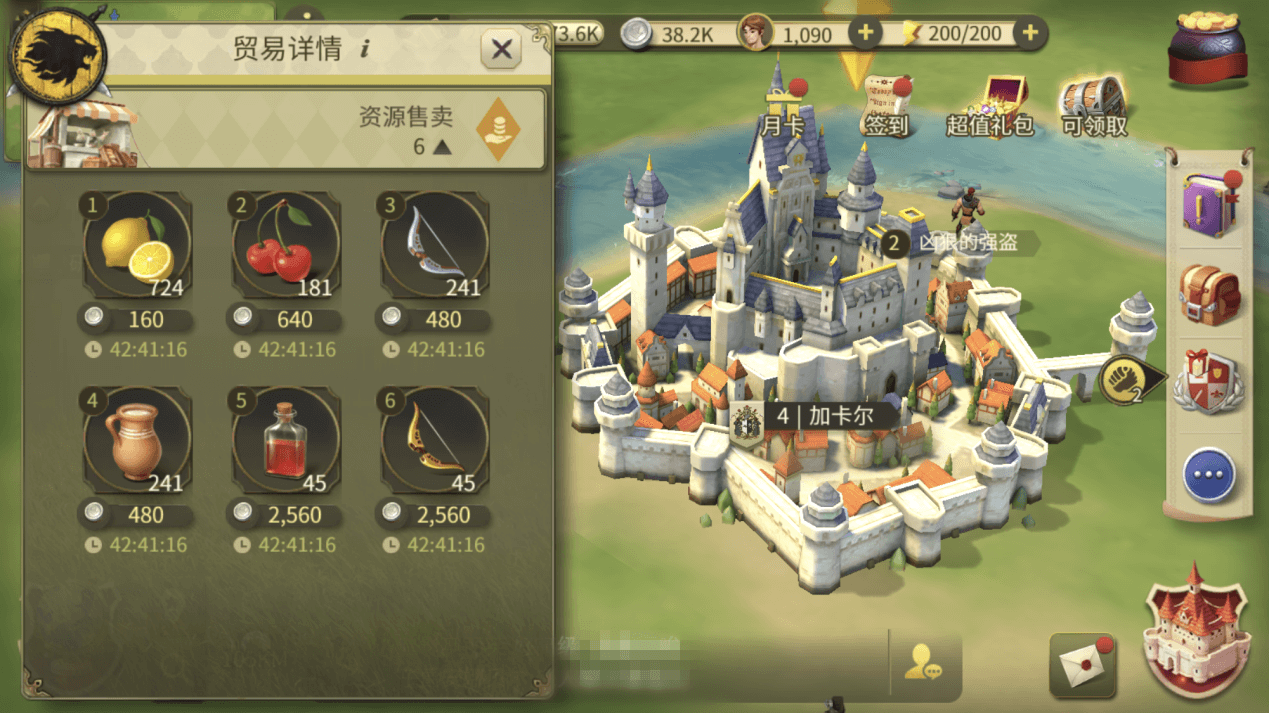This screenshot has height=713, width=1269.
Task: Add more hero tokens with plus button
Action: click(865, 33)
